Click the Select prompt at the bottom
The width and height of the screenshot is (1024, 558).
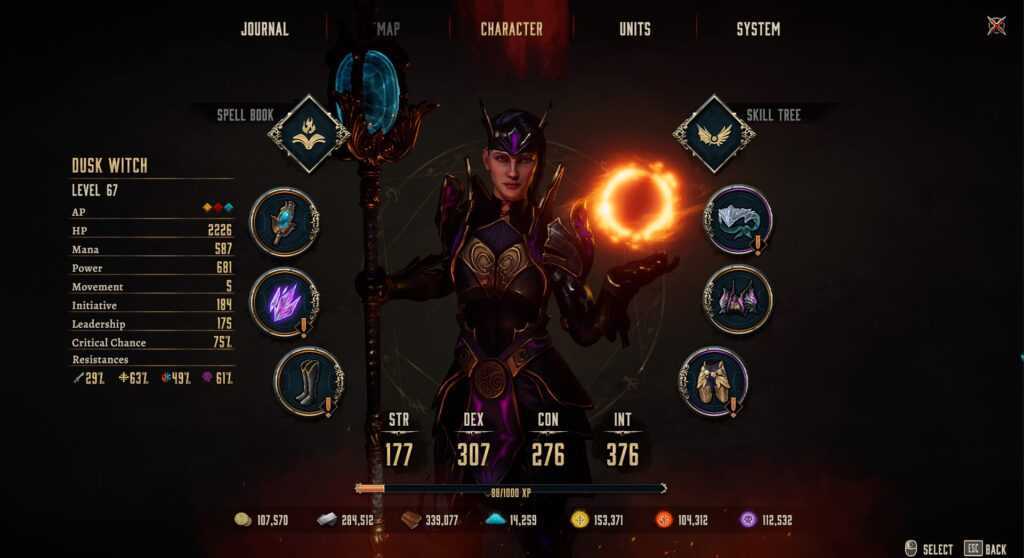pyautogui.click(x=928, y=548)
